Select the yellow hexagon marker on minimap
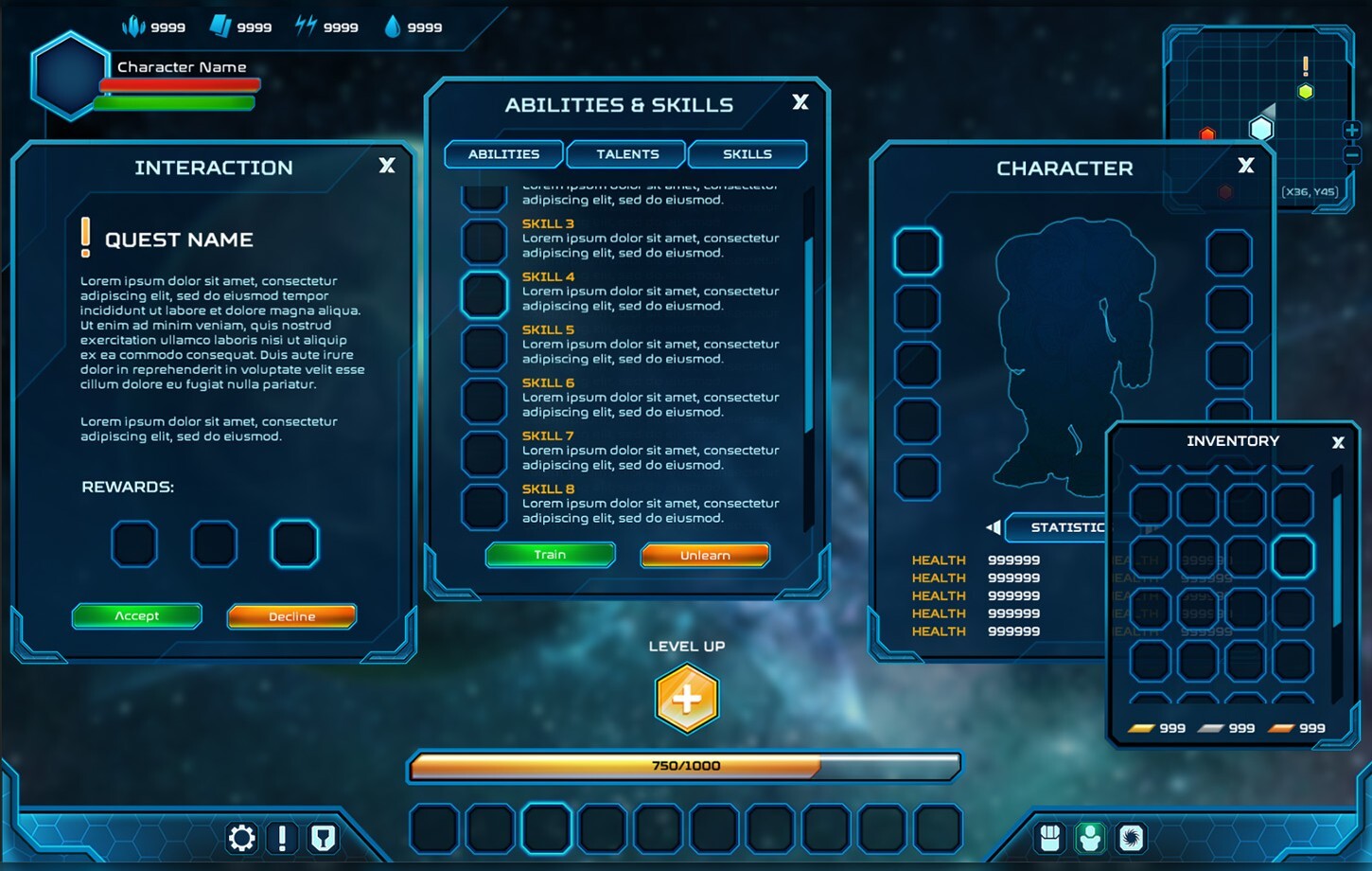1372x871 pixels. pos(1306,92)
